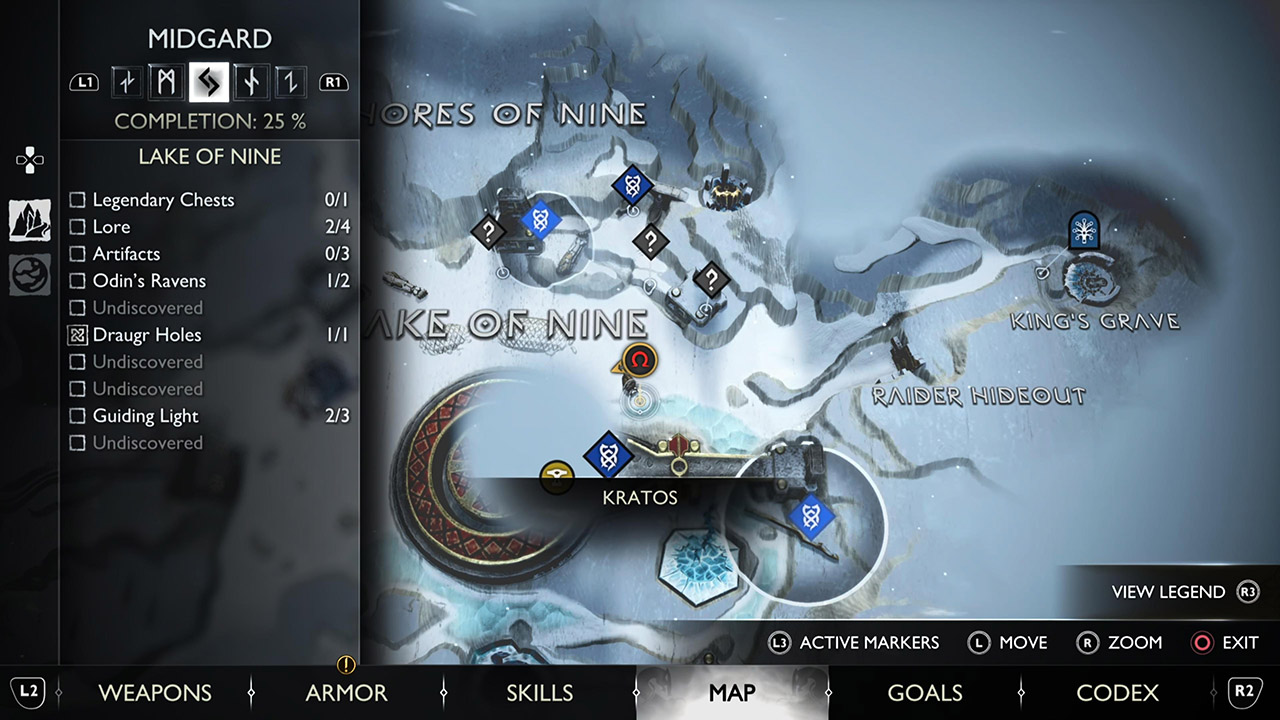
Task: Select the red Kratos player marker
Action: point(638,358)
